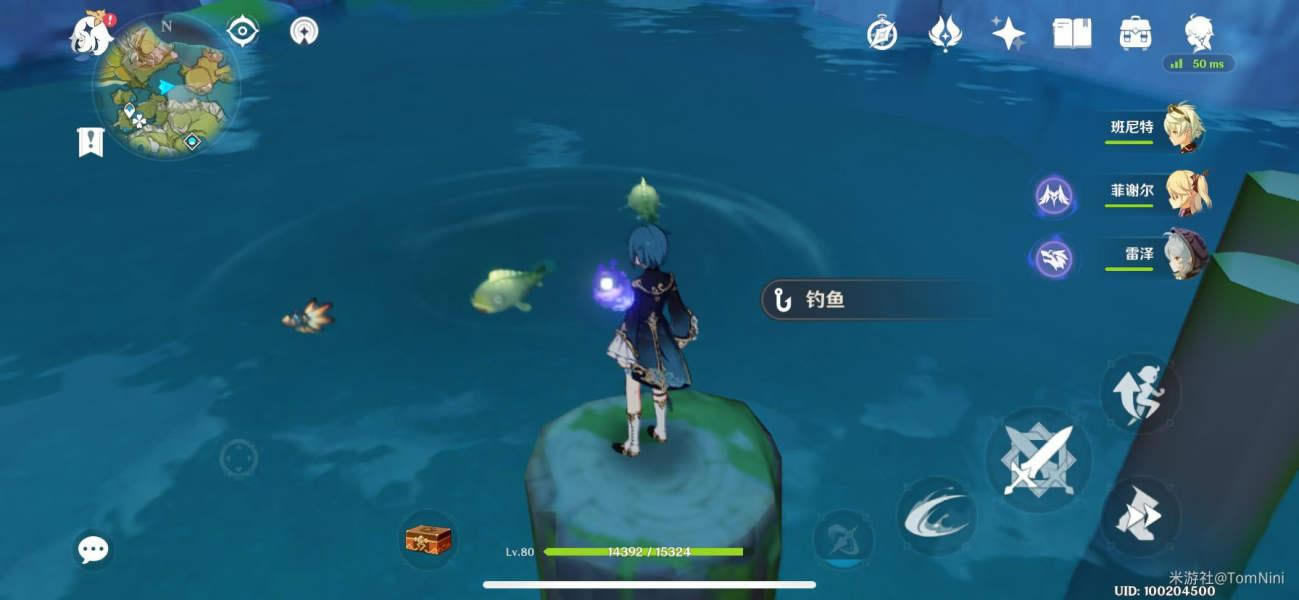Tap the sword normal attack button
This screenshot has width=1299, height=600.
pos(1038,460)
